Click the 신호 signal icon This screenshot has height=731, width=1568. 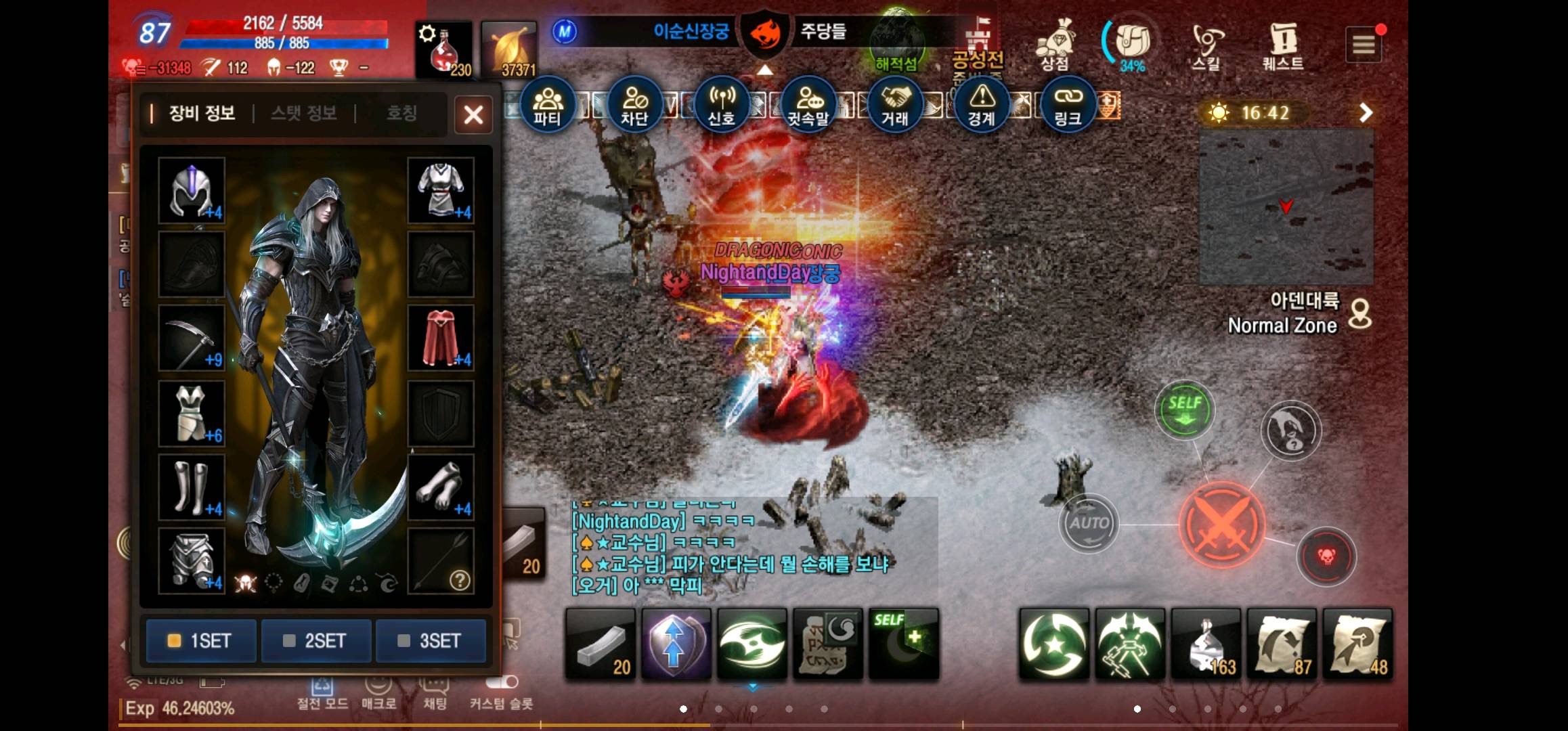(x=722, y=105)
